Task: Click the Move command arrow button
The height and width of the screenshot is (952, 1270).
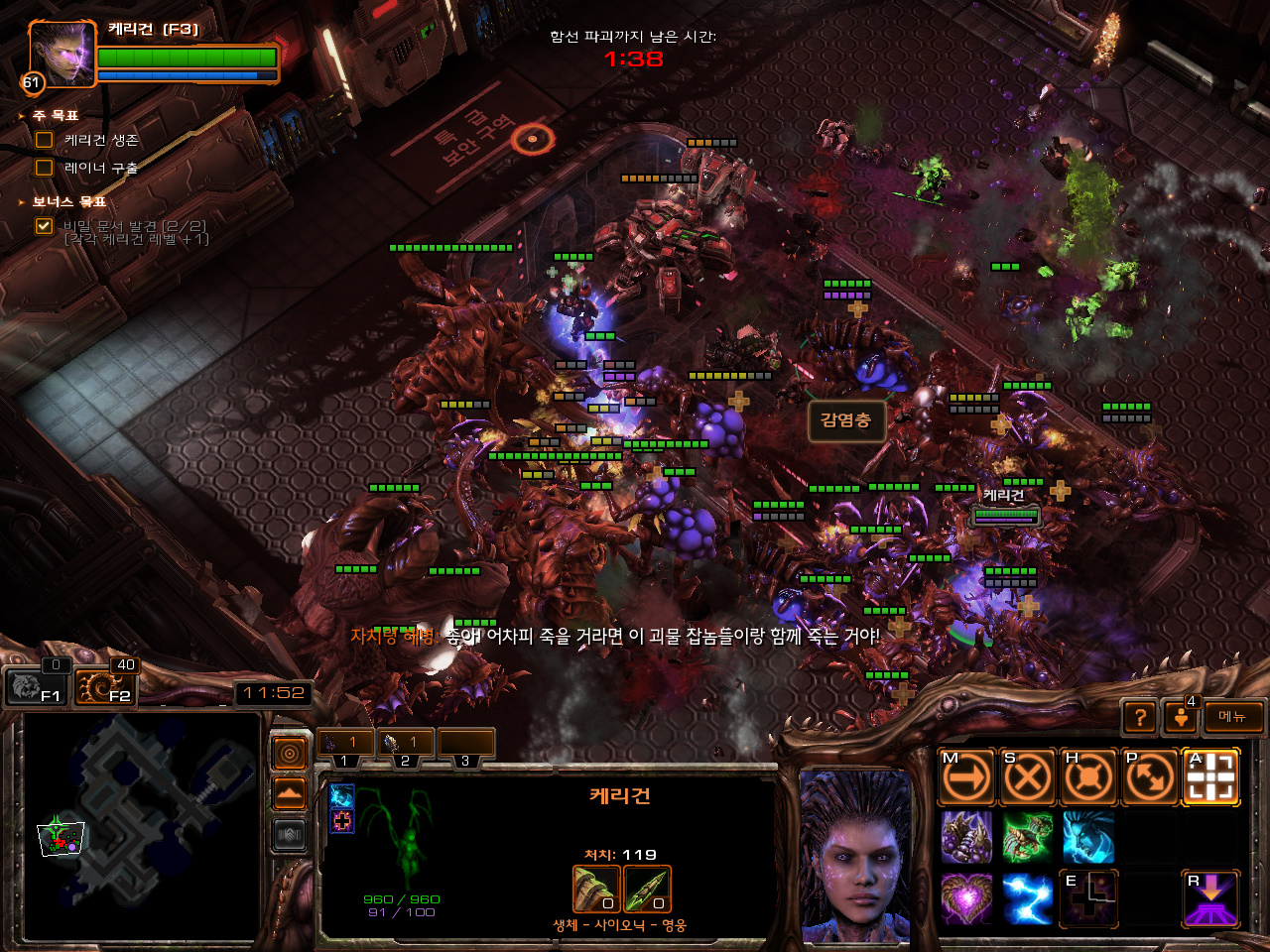Action: [966, 777]
